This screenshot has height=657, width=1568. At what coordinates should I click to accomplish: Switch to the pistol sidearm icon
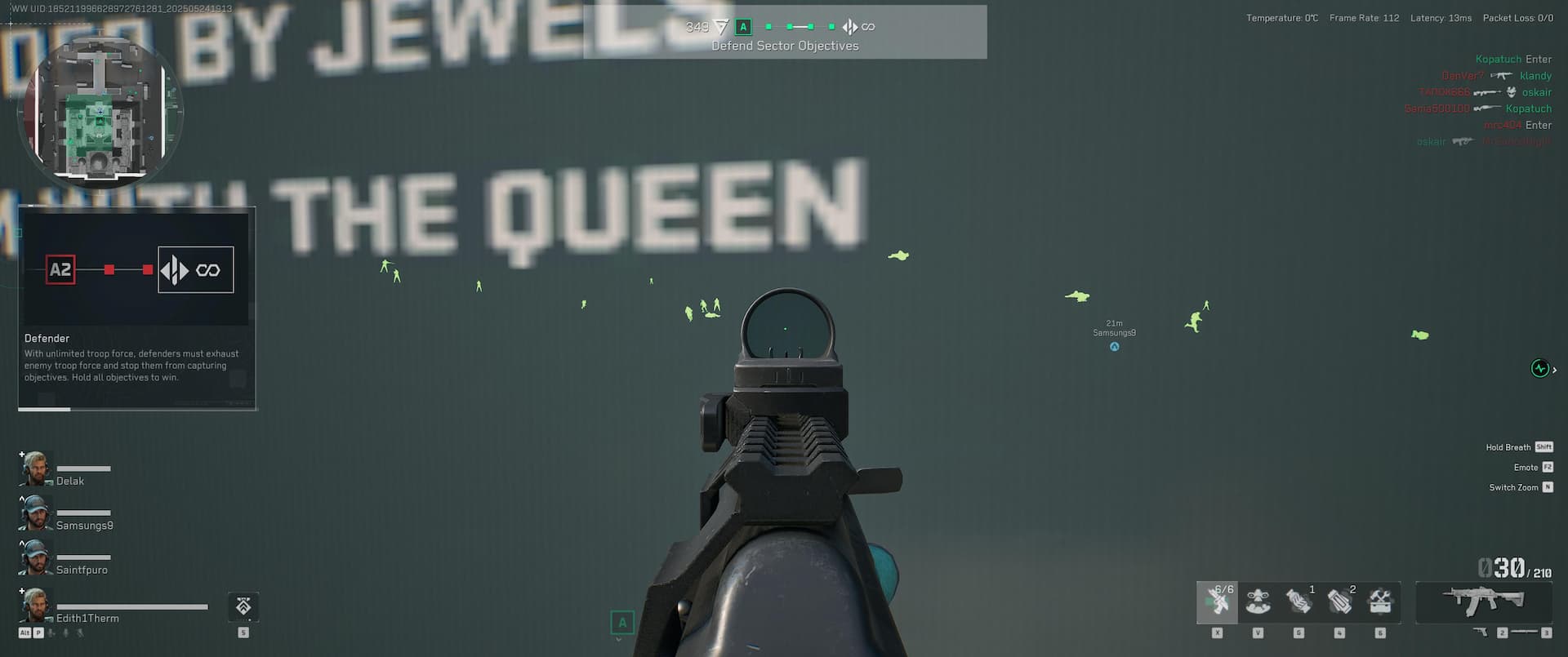tap(1479, 633)
